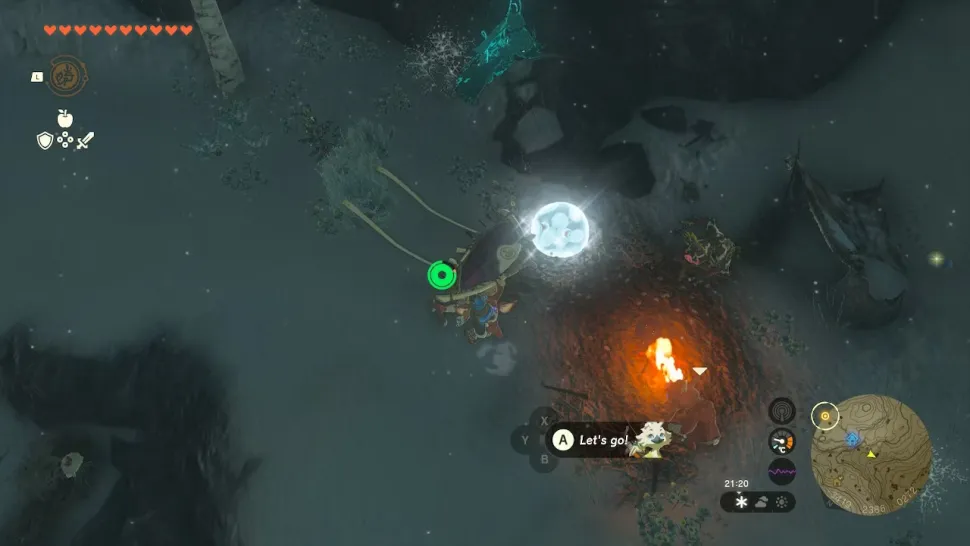The height and width of the screenshot is (546, 970).
Task: Activate the Sheikah sensor signal icon
Action: pyautogui.click(x=782, y=411)
